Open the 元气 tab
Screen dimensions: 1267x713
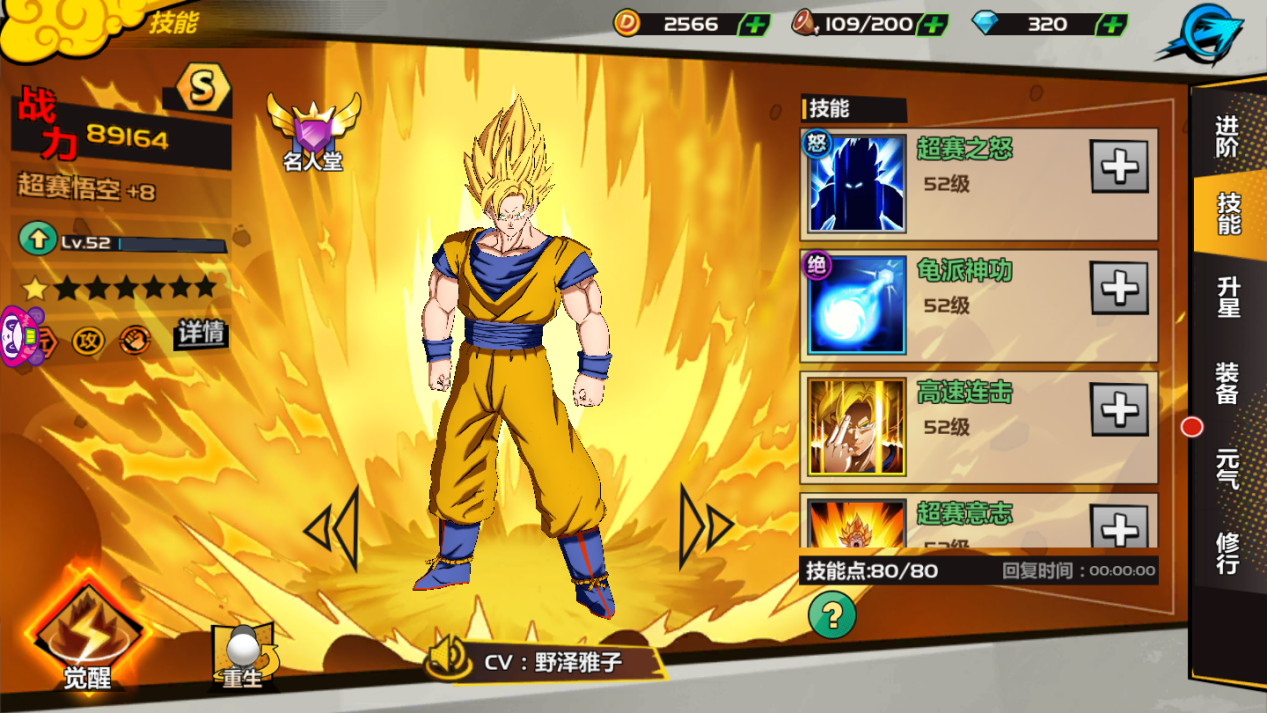[1228, 467]
